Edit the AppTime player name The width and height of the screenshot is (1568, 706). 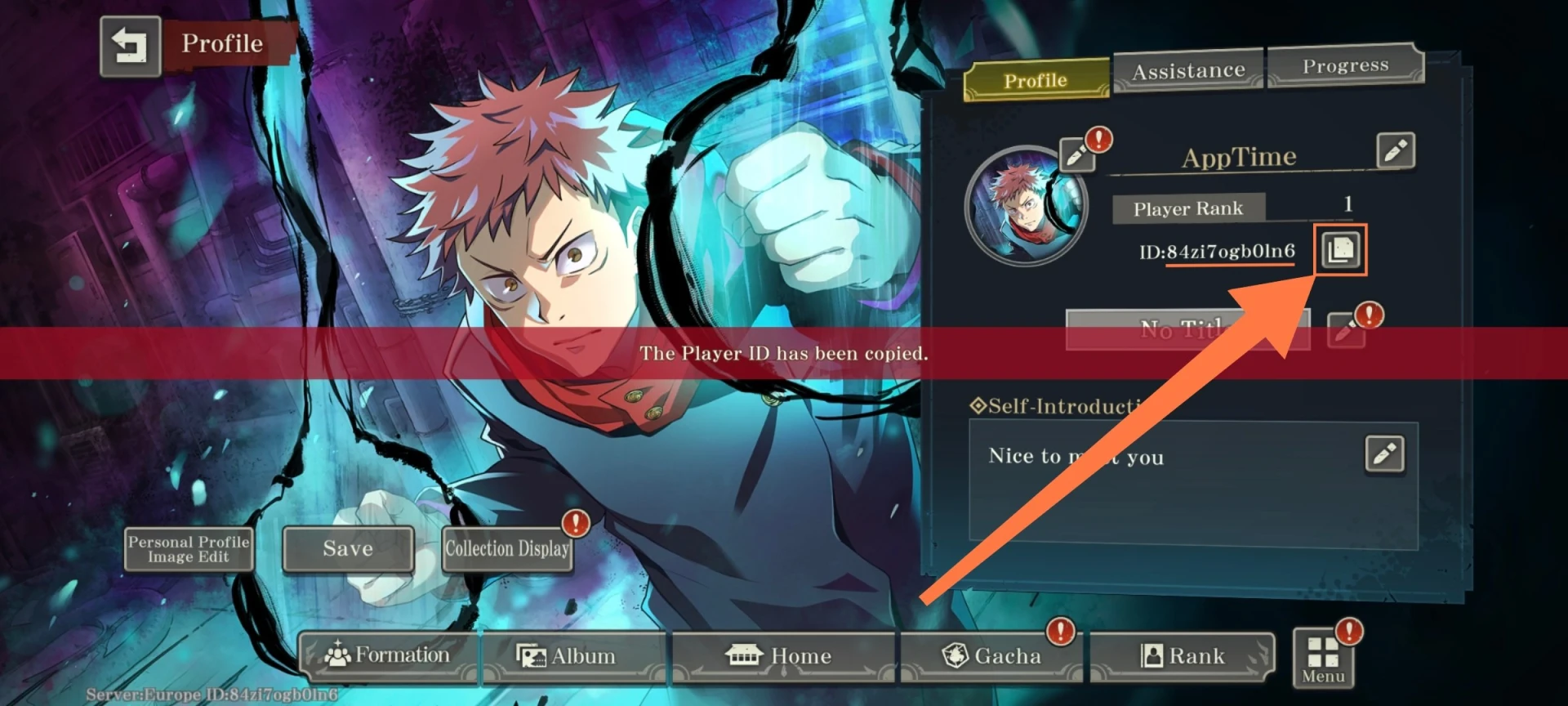click(x=1395, y=151)
